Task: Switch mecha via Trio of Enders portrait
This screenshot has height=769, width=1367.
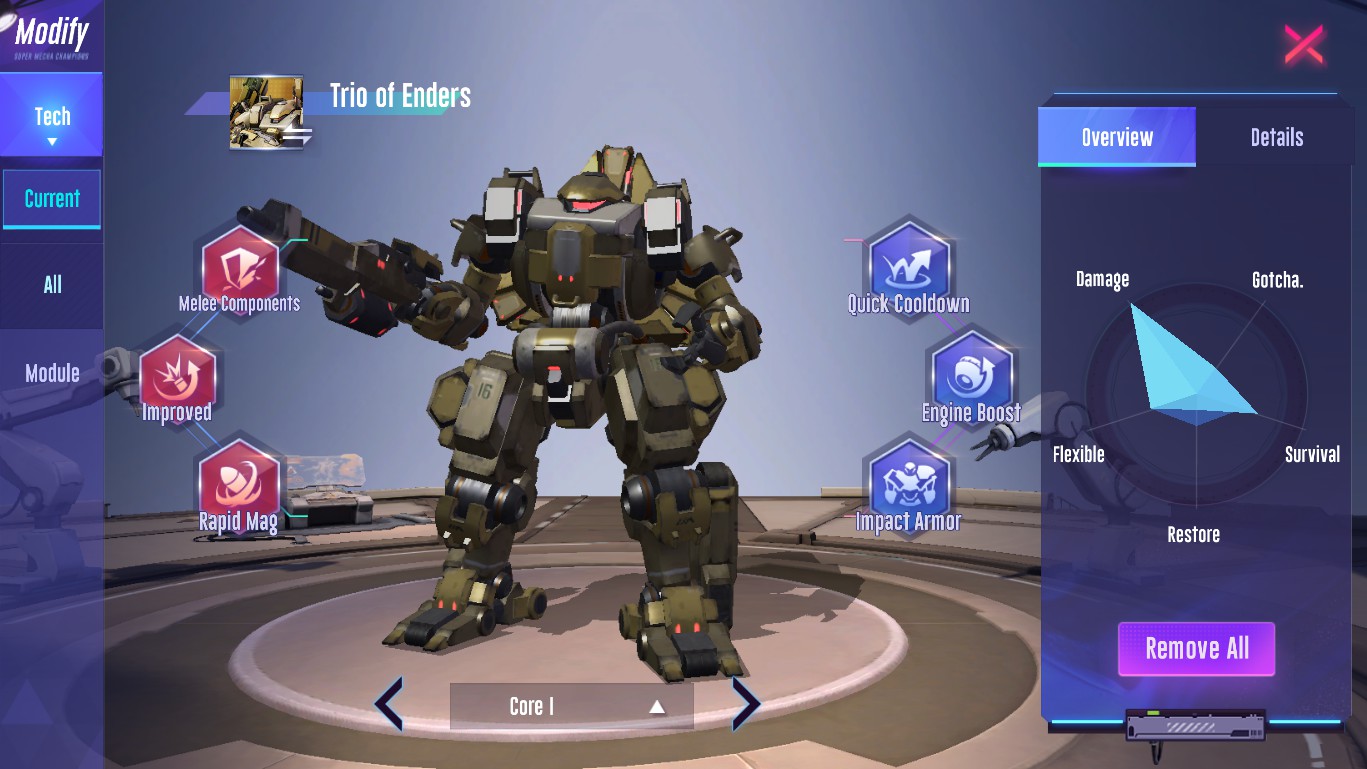Action: click(x=266, y=112)
